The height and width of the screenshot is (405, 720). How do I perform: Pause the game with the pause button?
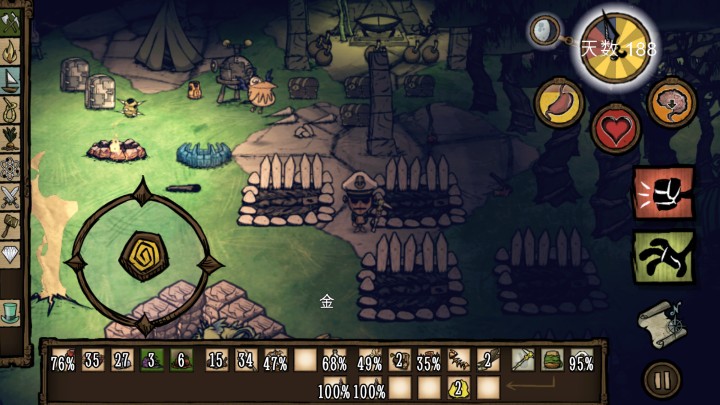660,379
